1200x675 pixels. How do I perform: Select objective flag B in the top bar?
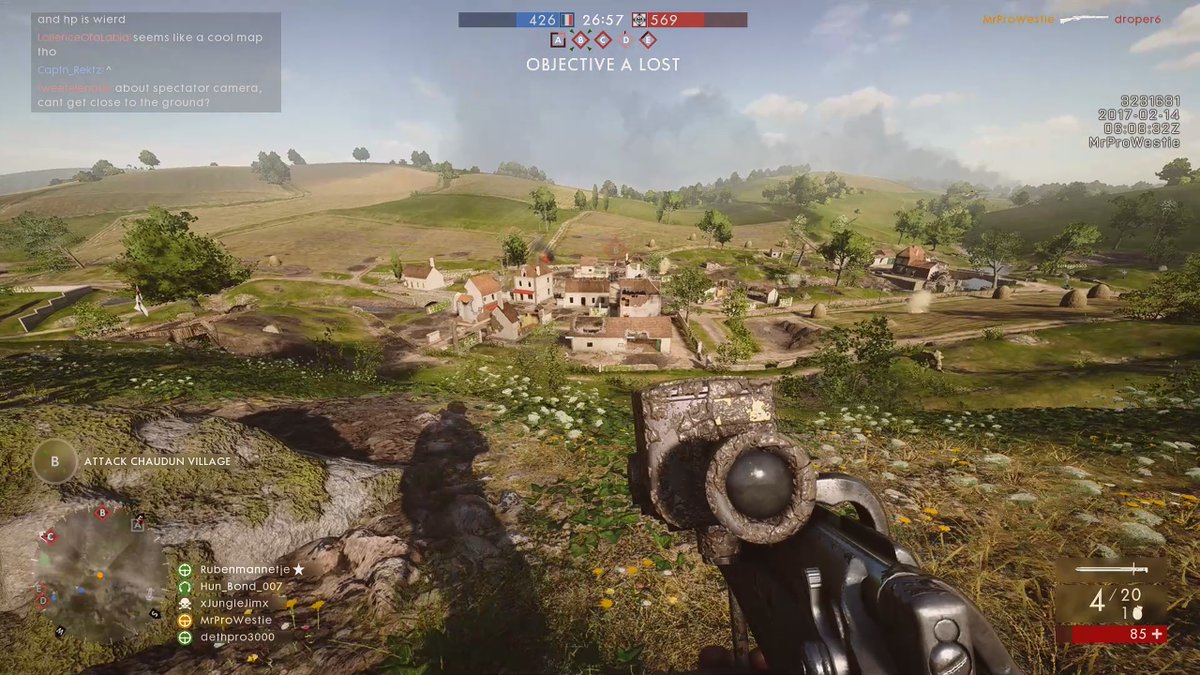(580, 40)
